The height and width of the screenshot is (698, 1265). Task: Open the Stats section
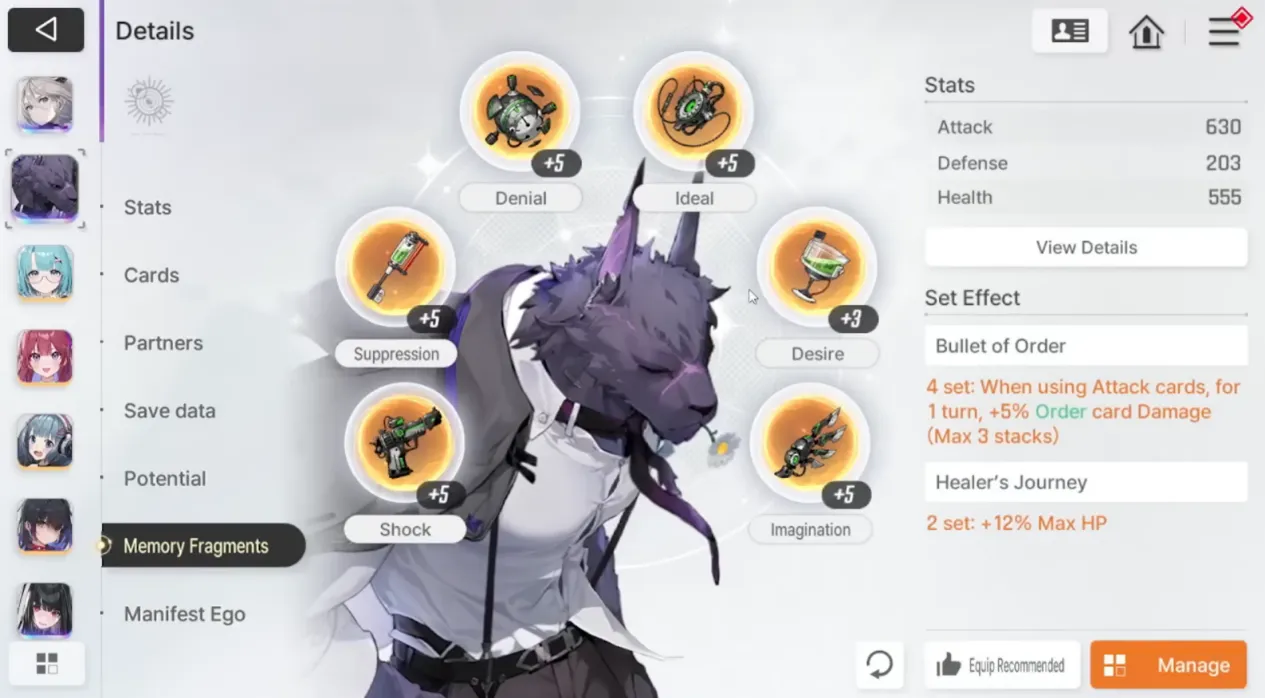click(148, 208)
